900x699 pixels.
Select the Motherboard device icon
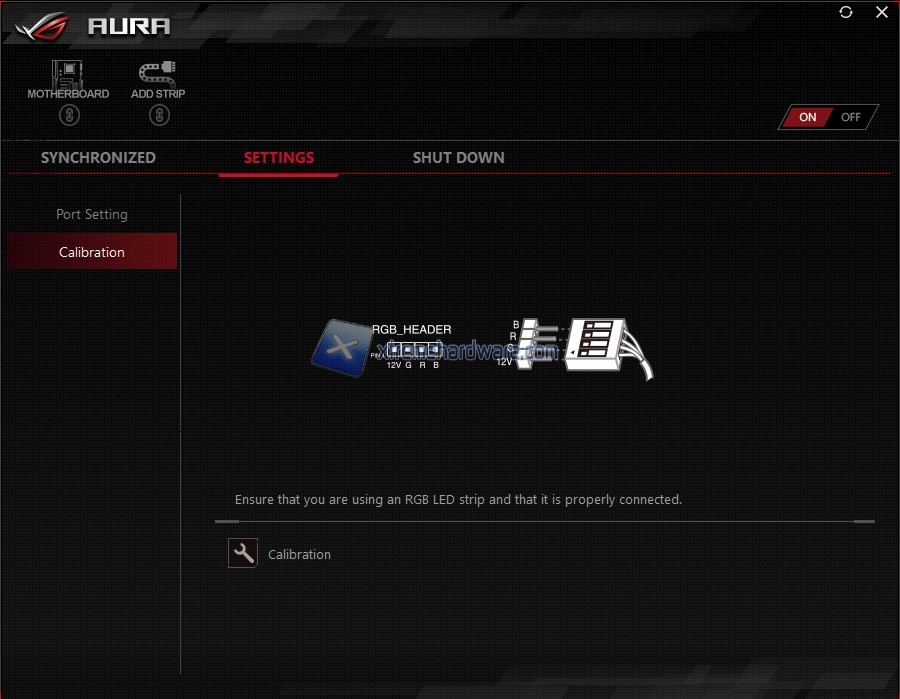[x=68, y=73]
